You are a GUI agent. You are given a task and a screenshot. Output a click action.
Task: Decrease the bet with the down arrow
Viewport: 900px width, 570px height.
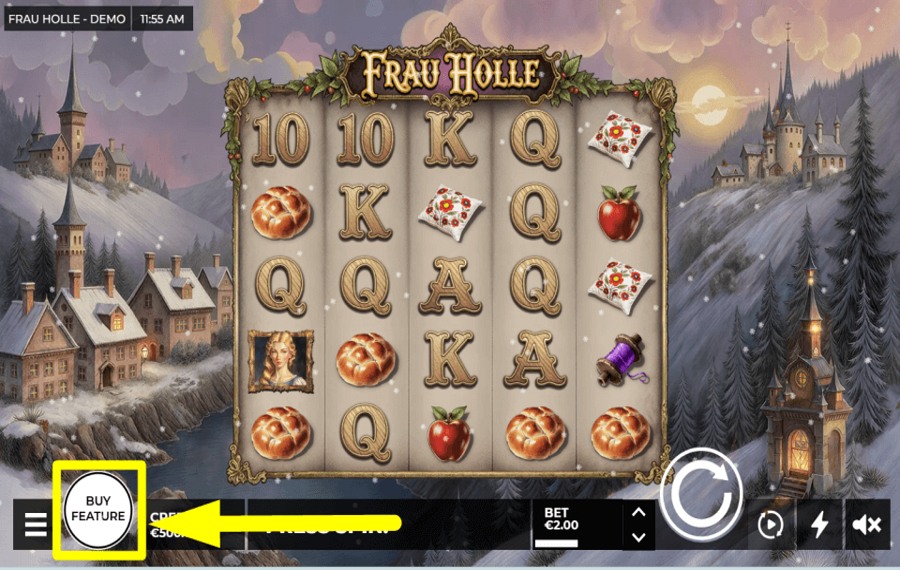(x=638, y=537)
